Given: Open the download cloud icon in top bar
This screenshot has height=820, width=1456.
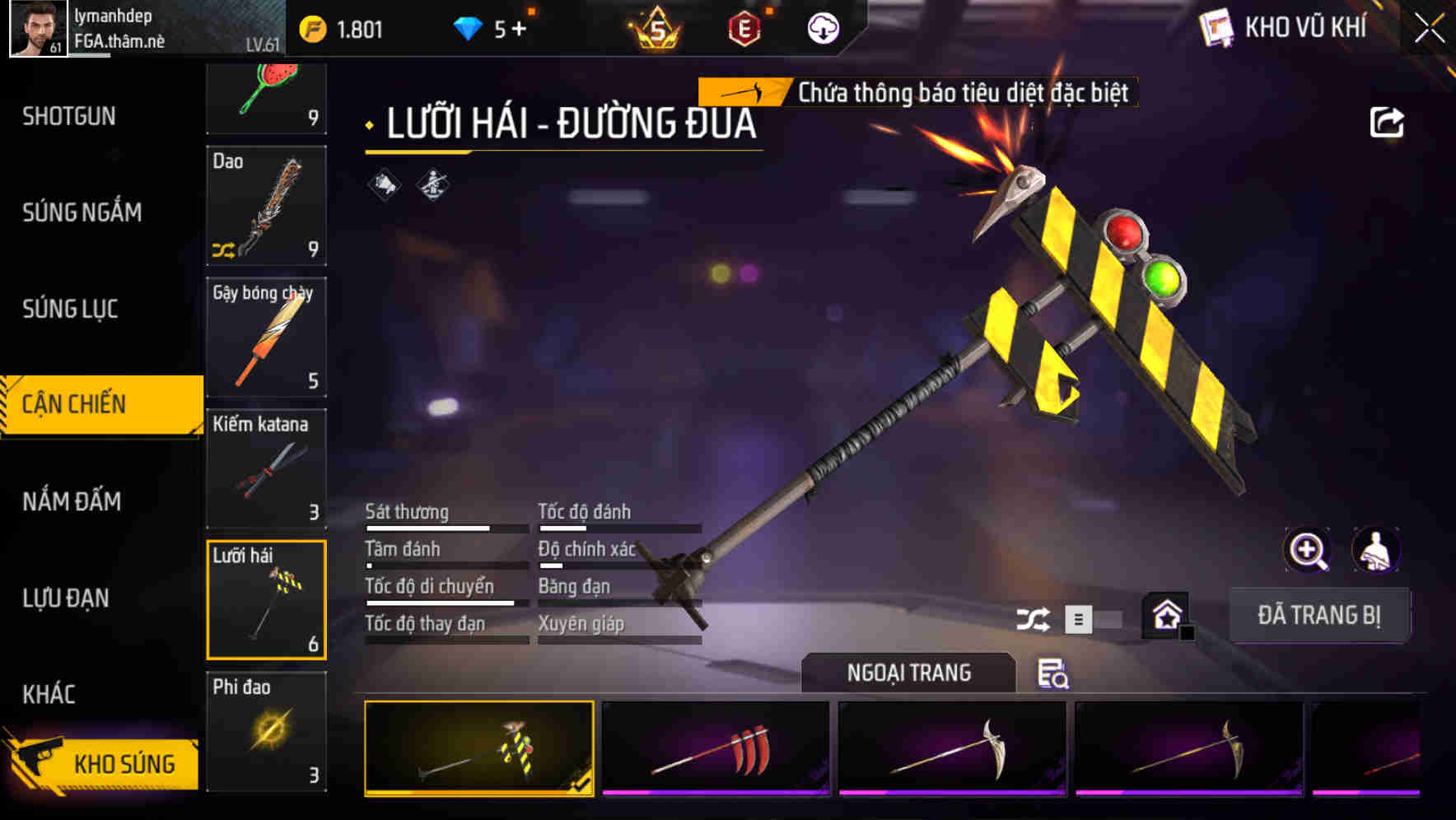Looking at the screenshot, I should [x=822, y=28].
